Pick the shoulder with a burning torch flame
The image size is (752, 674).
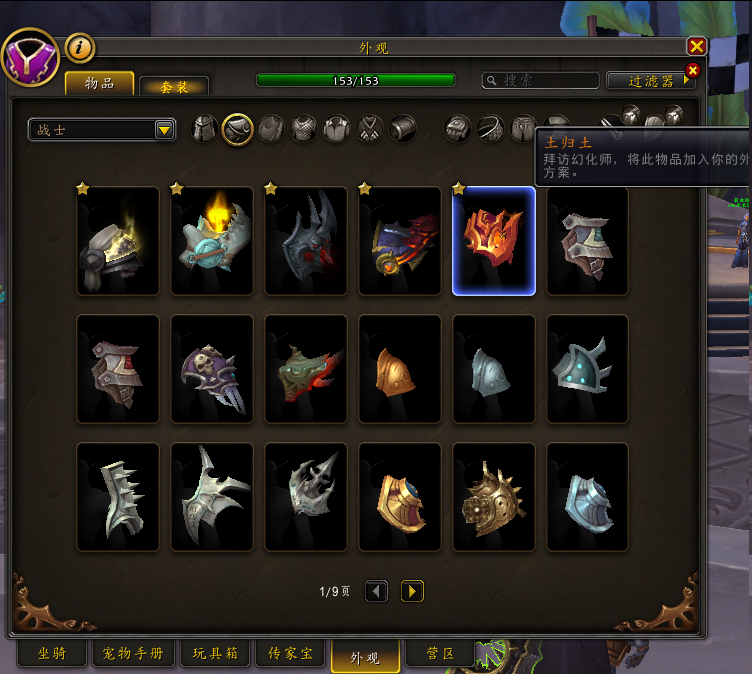click(x=212, y=241)
